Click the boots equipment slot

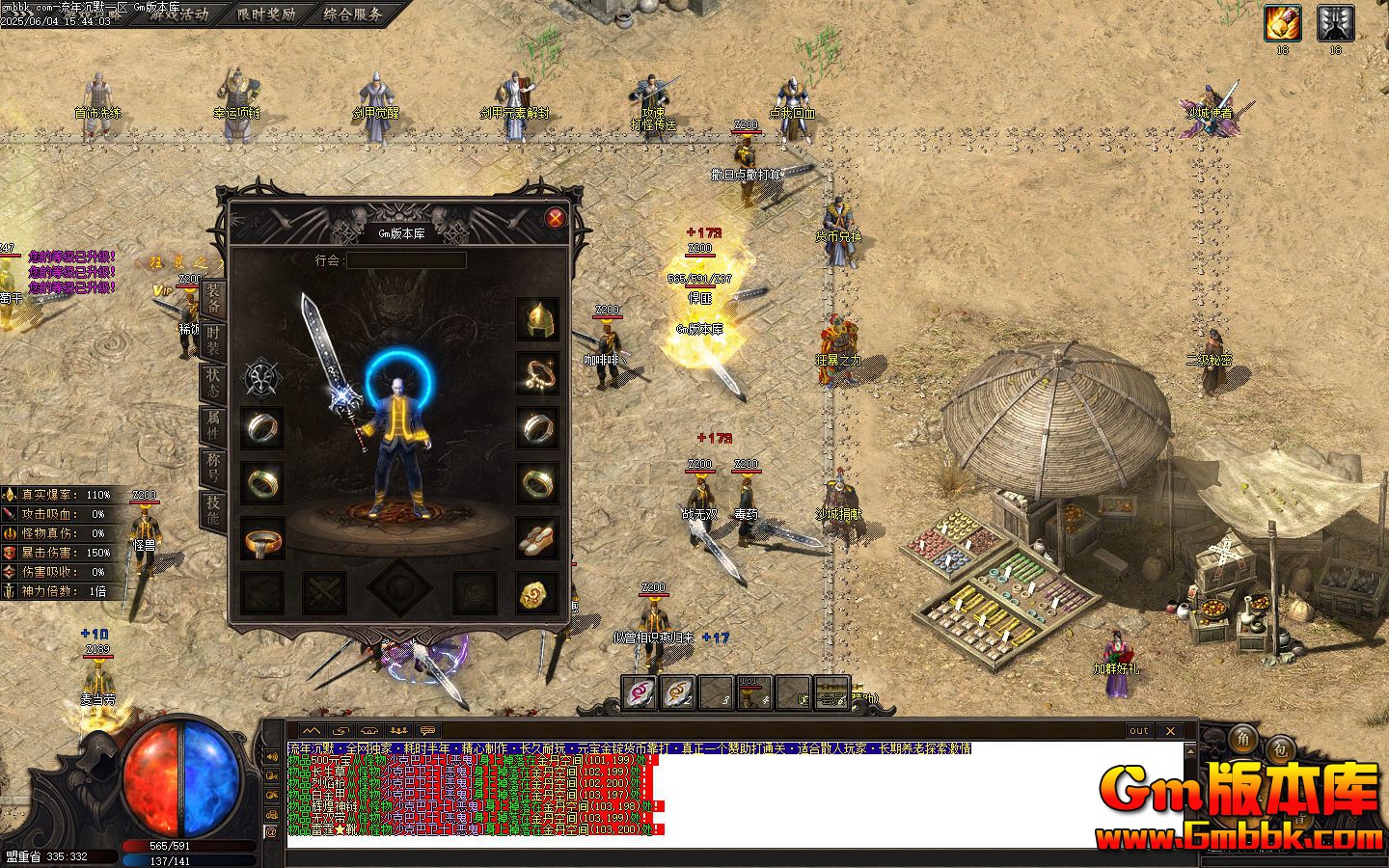[537, 538]
